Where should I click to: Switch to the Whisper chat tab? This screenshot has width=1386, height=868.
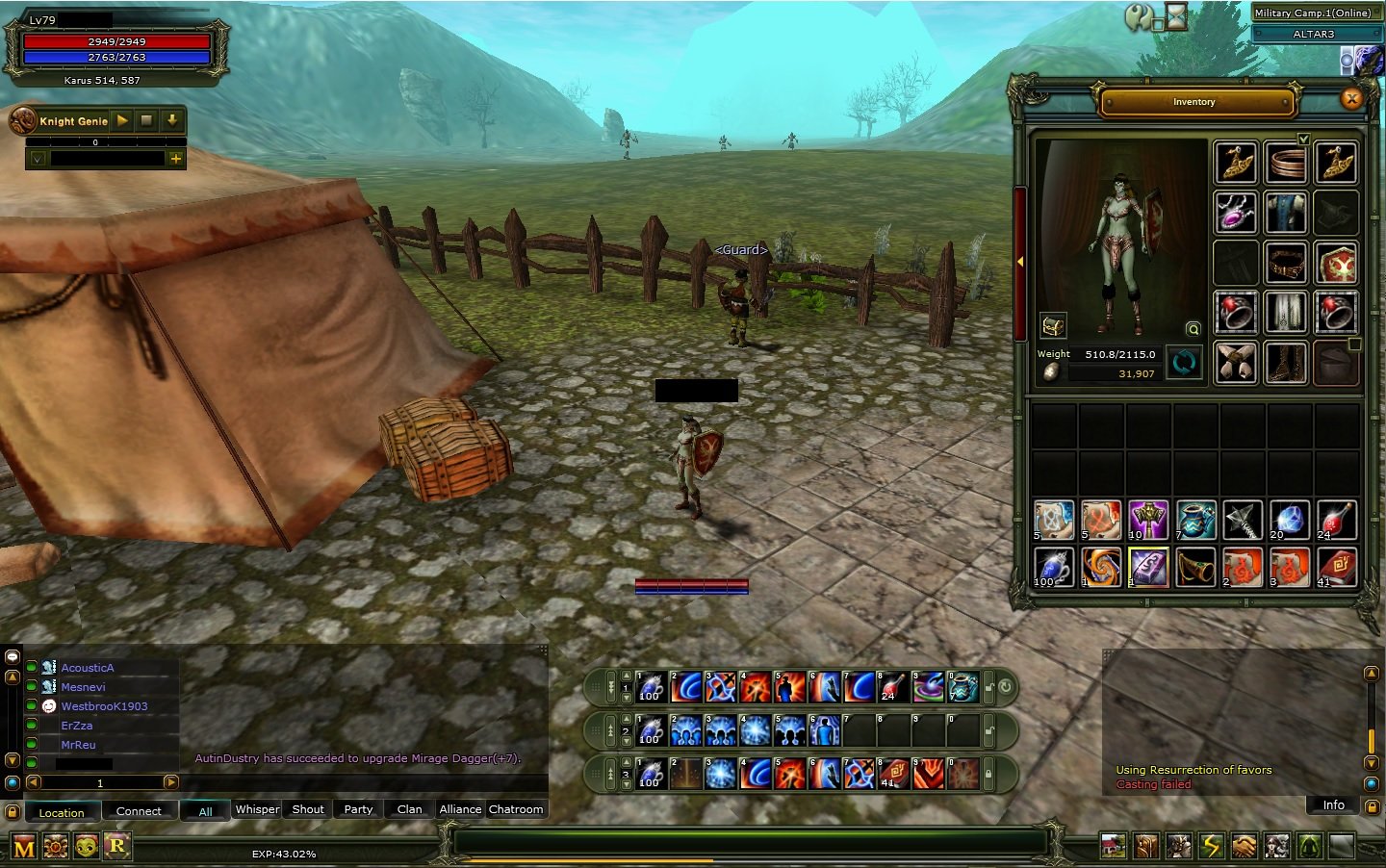tap(256, 809)
